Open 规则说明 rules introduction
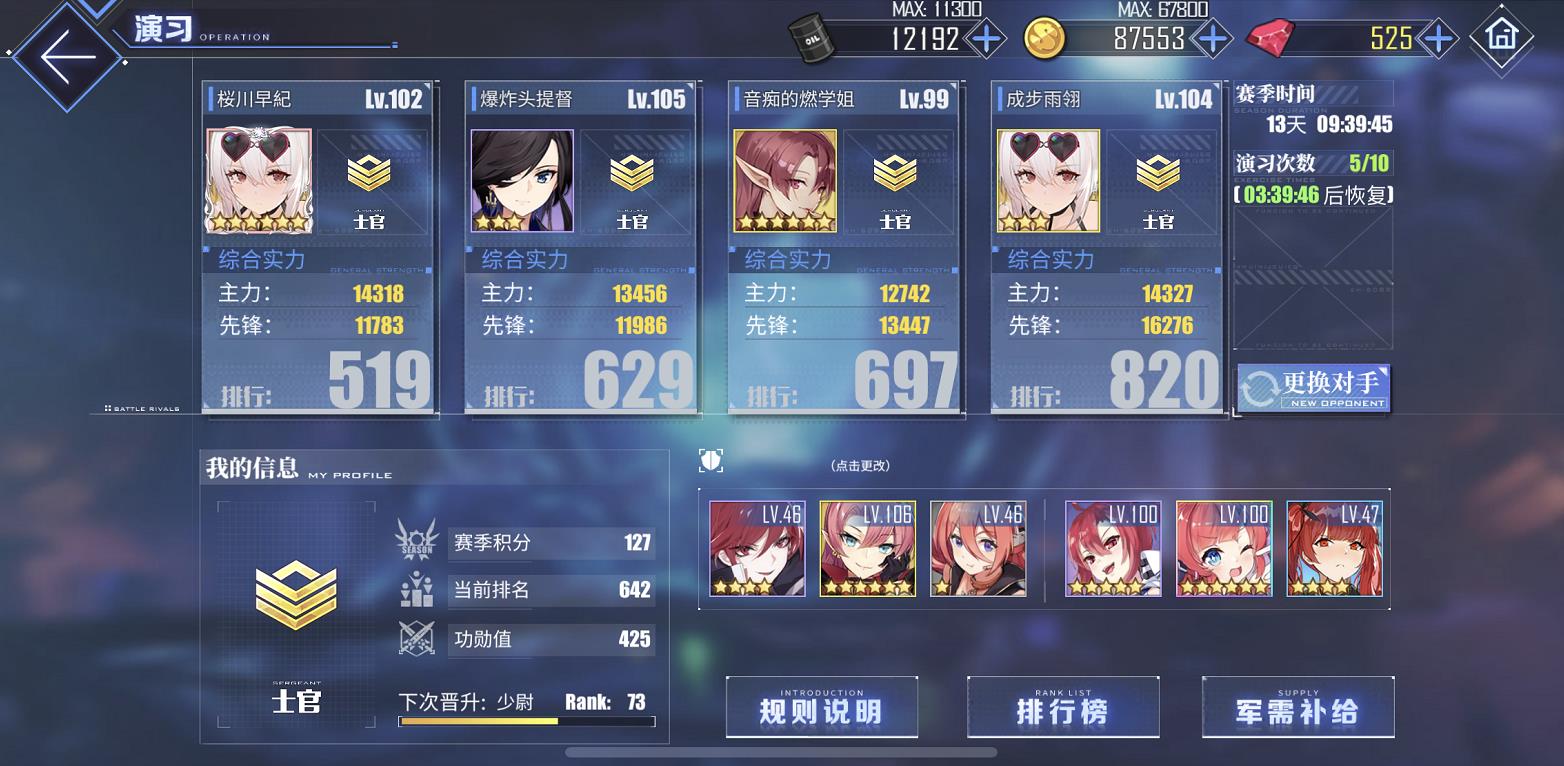 (821, 708)
